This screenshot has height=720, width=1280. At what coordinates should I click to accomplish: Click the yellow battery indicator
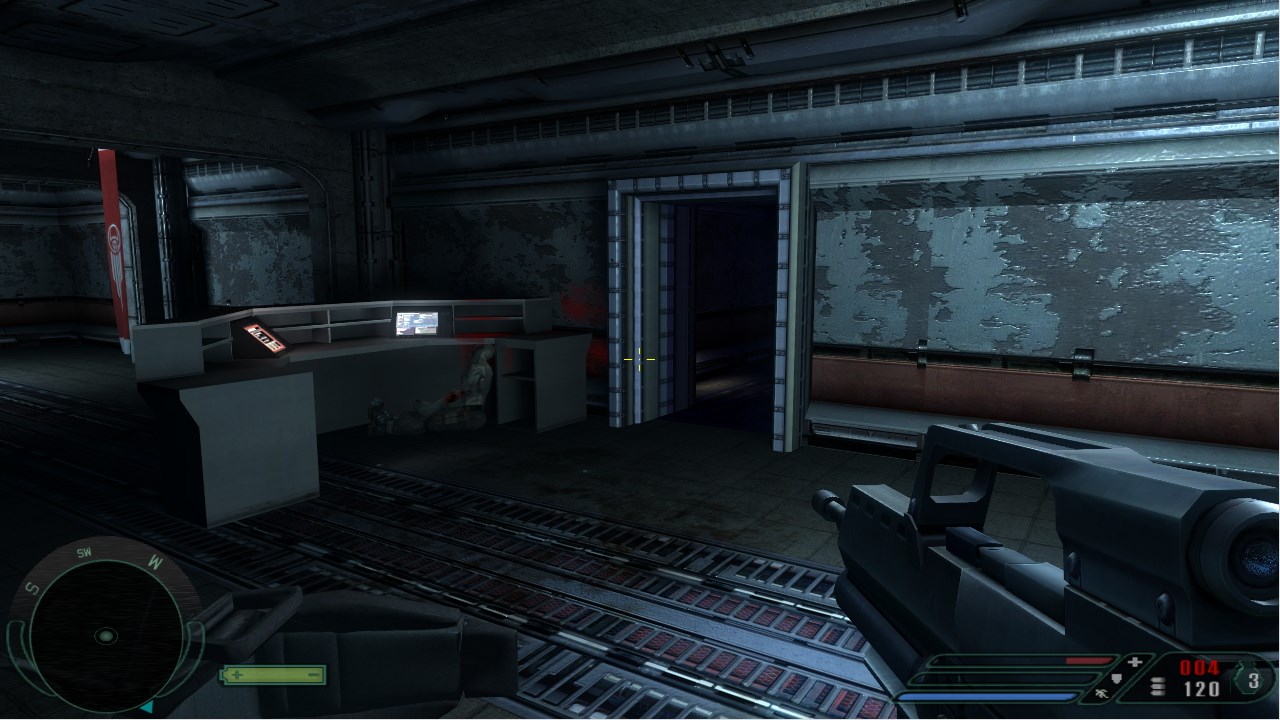[x=273, y=675]
